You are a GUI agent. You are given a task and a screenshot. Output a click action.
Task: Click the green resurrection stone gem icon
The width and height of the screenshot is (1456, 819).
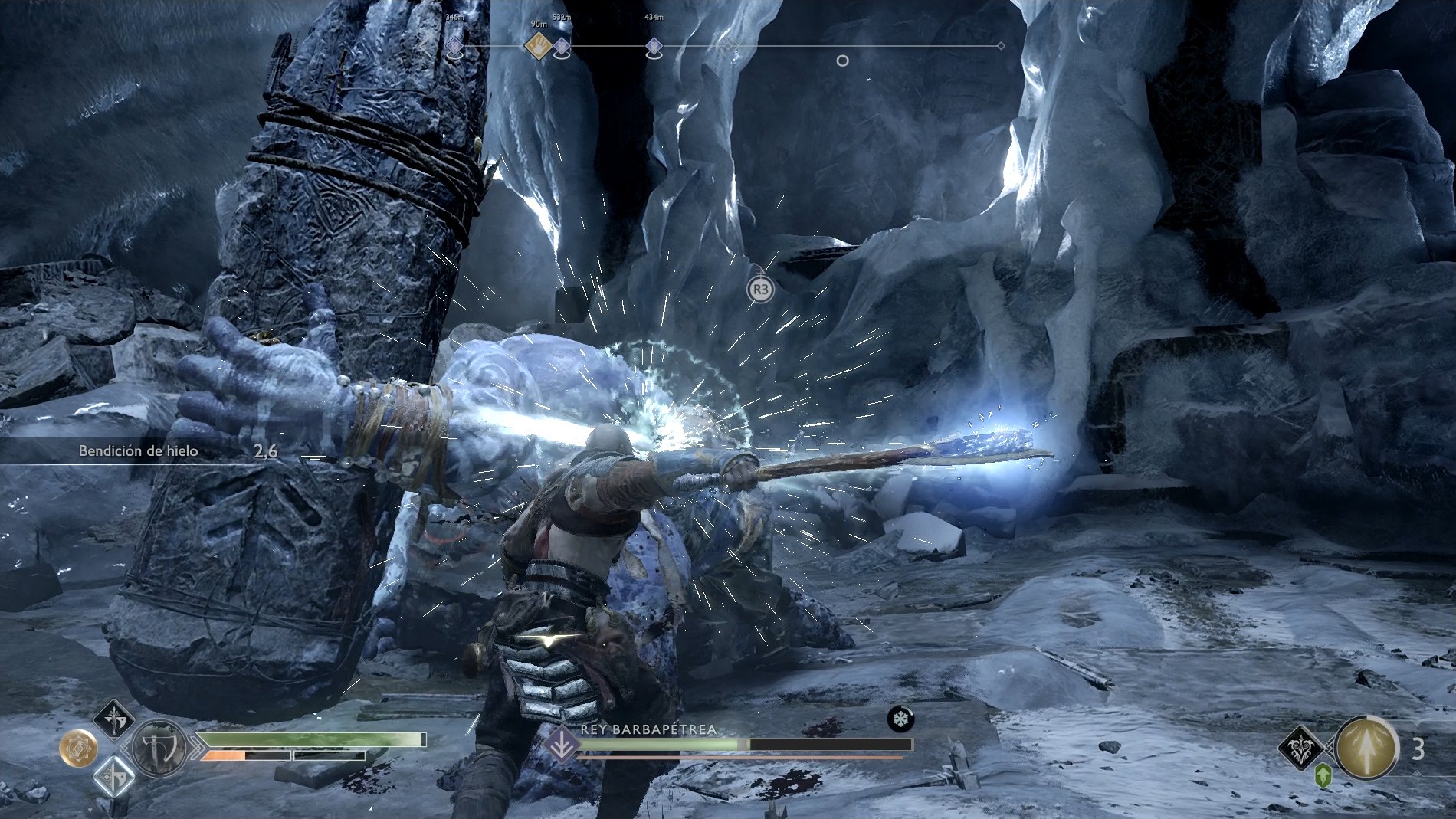[x=1323, y=775]
